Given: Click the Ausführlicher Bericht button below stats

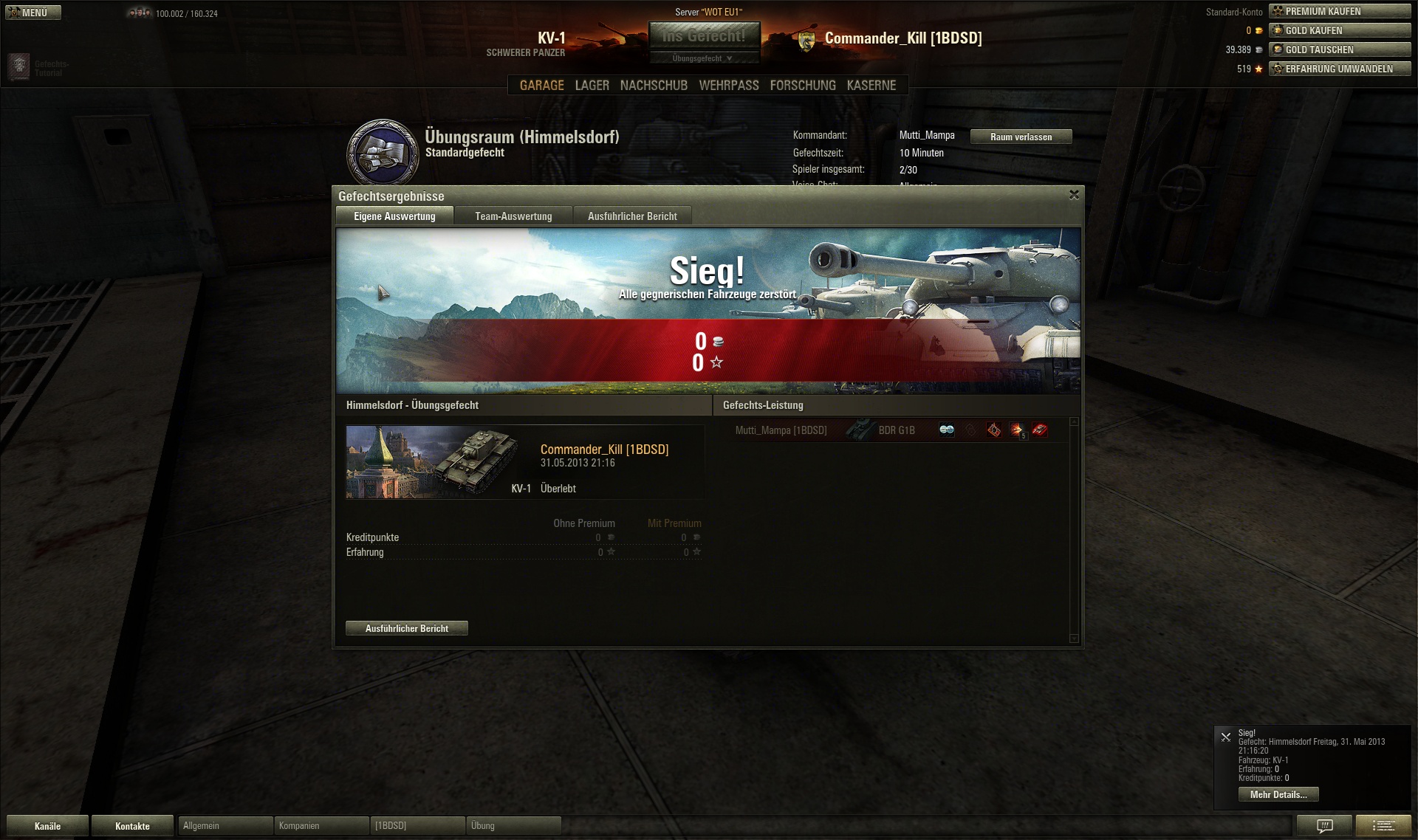Looking at the screenshot, I should click(406, 628).
